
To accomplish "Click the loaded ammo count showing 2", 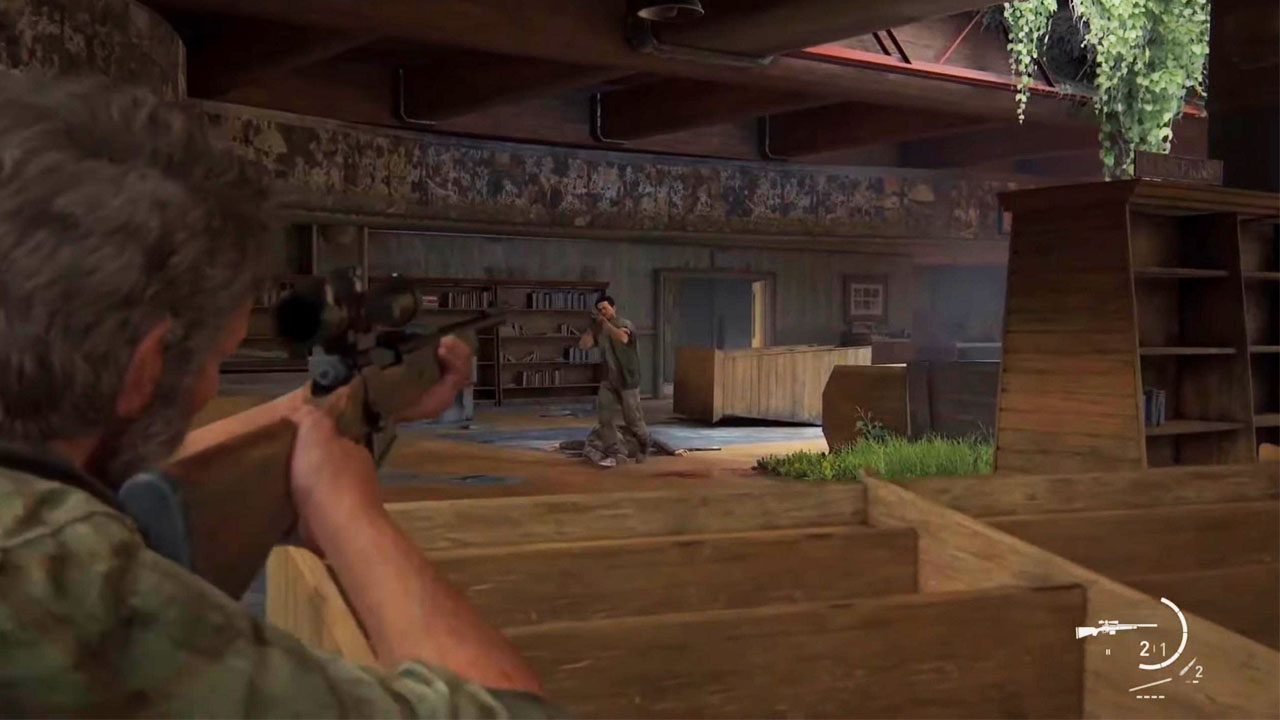I will tap(1144, 647).
